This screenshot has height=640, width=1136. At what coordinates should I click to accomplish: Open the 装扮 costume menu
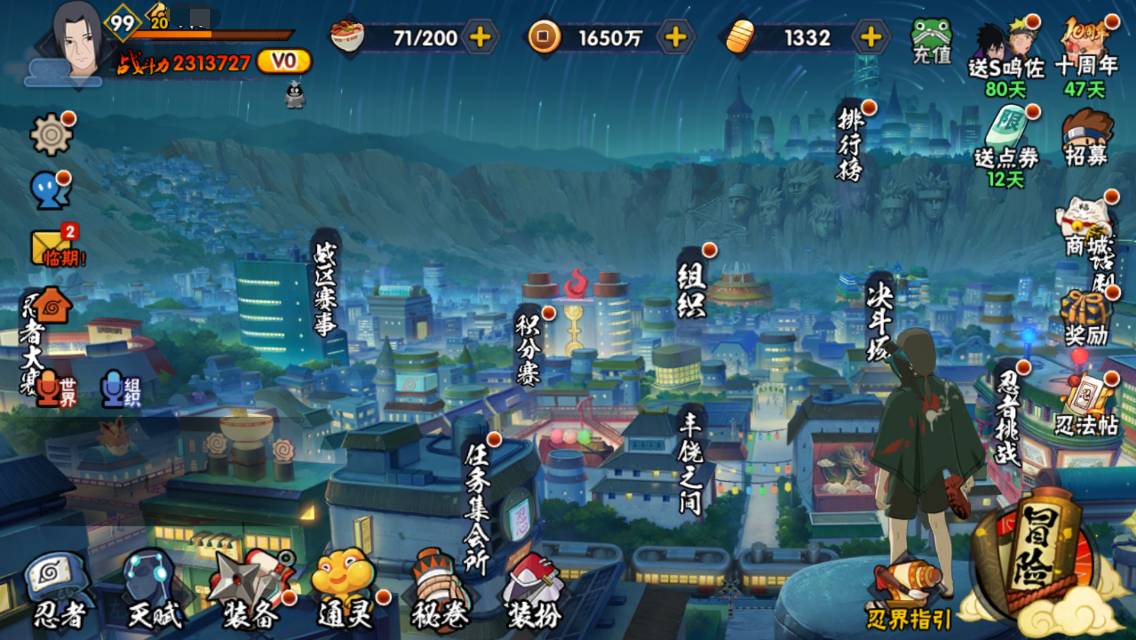pyautogui.click(x=531, y=592)
